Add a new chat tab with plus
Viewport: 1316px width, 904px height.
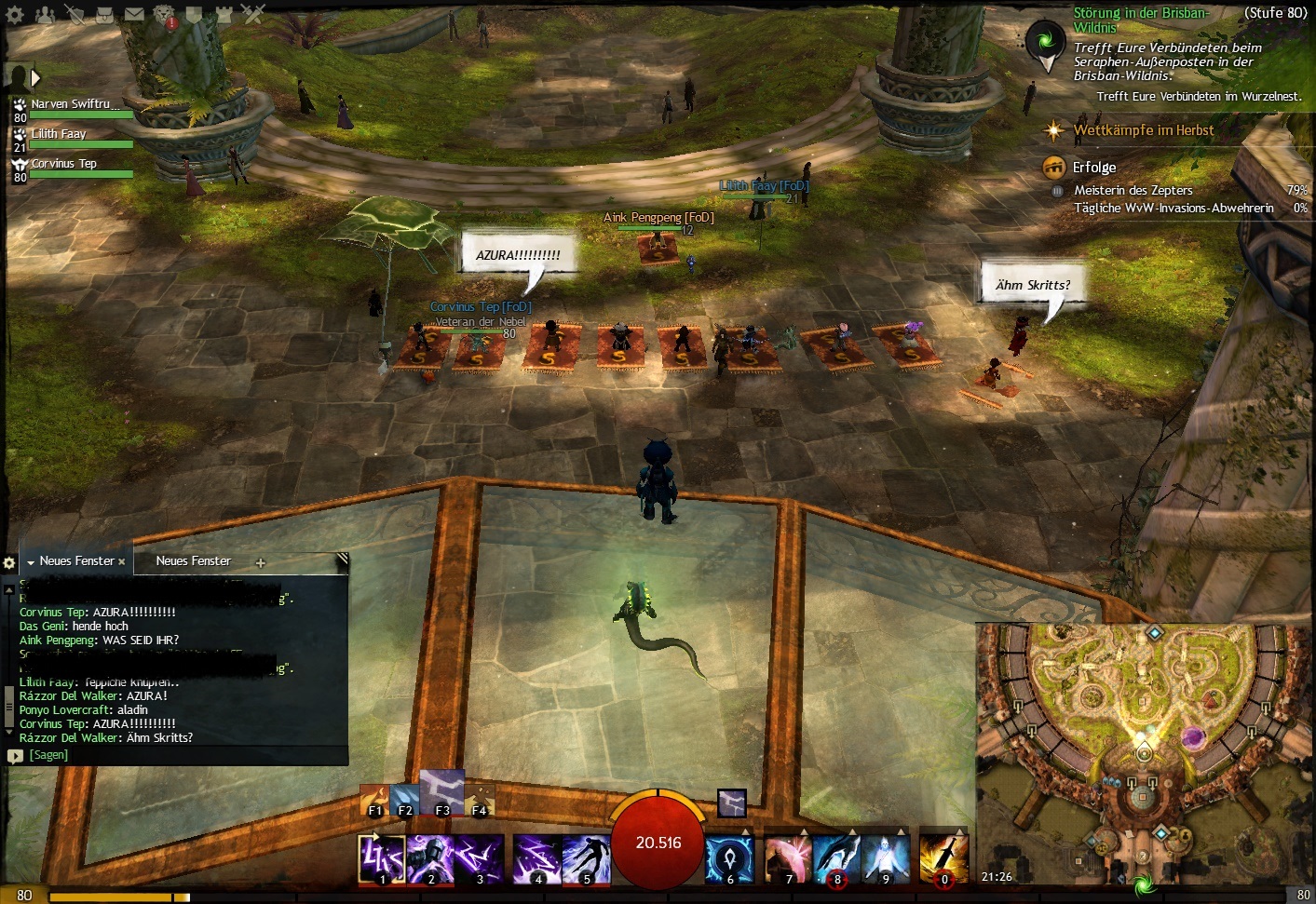point(261,562)
